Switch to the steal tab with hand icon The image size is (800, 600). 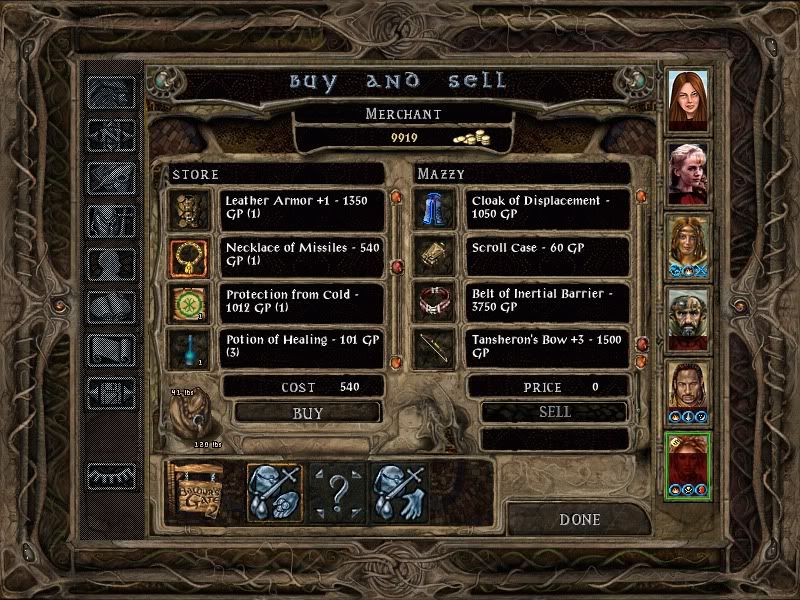tap(399, 491)
